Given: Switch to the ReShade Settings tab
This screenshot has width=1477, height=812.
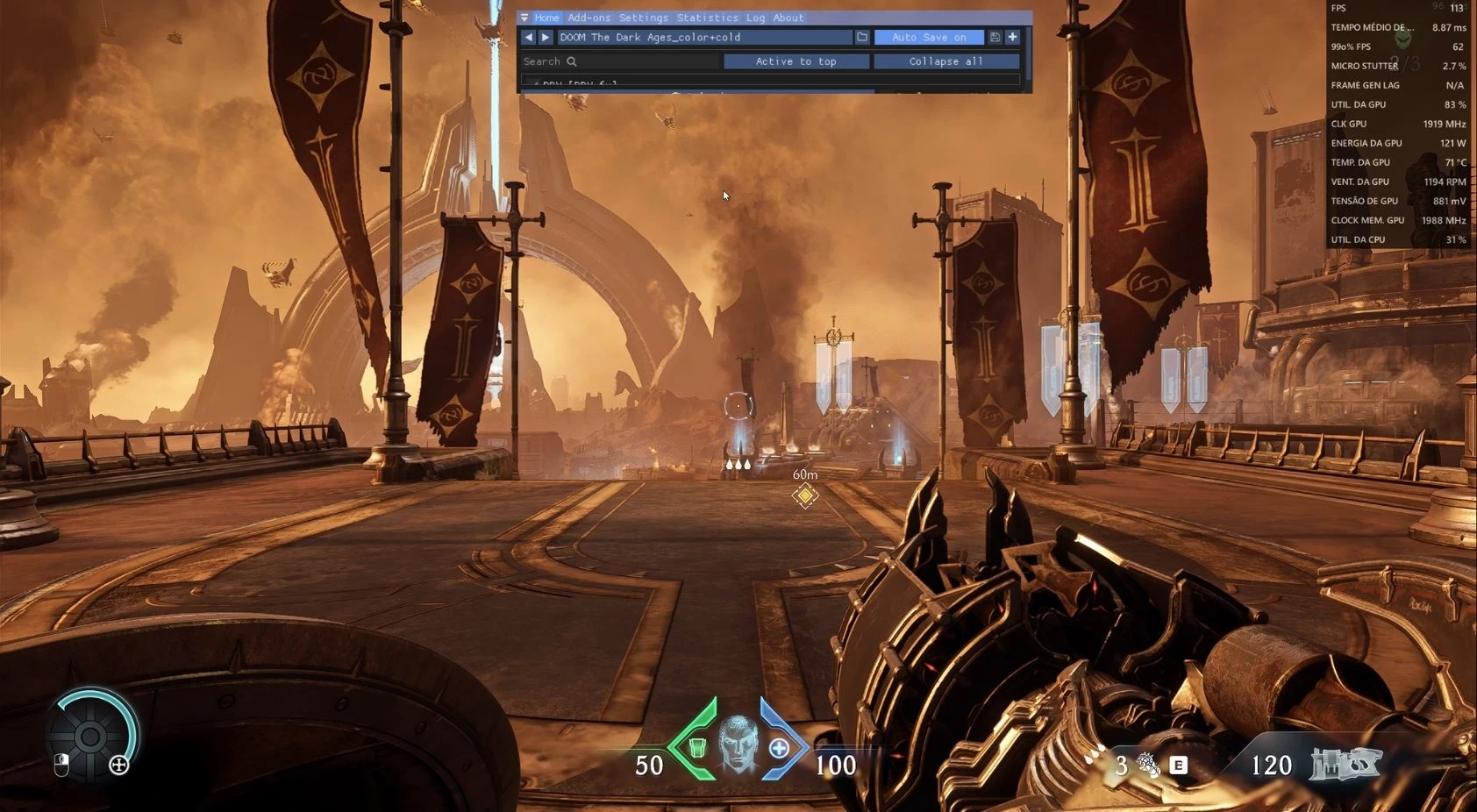Looking at the screenshot, I should tap(643, 18).
